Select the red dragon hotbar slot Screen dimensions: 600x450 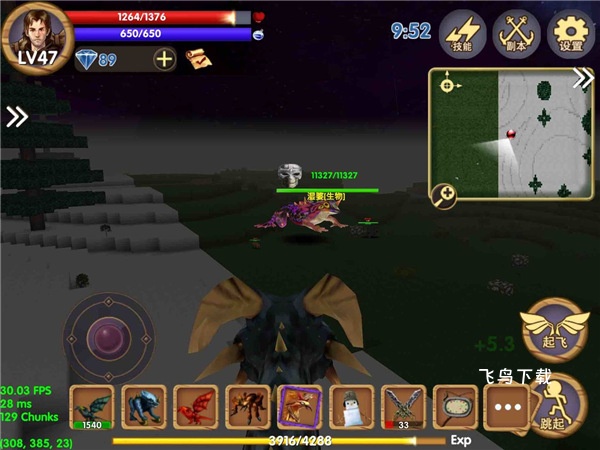(x=196, y=407)
